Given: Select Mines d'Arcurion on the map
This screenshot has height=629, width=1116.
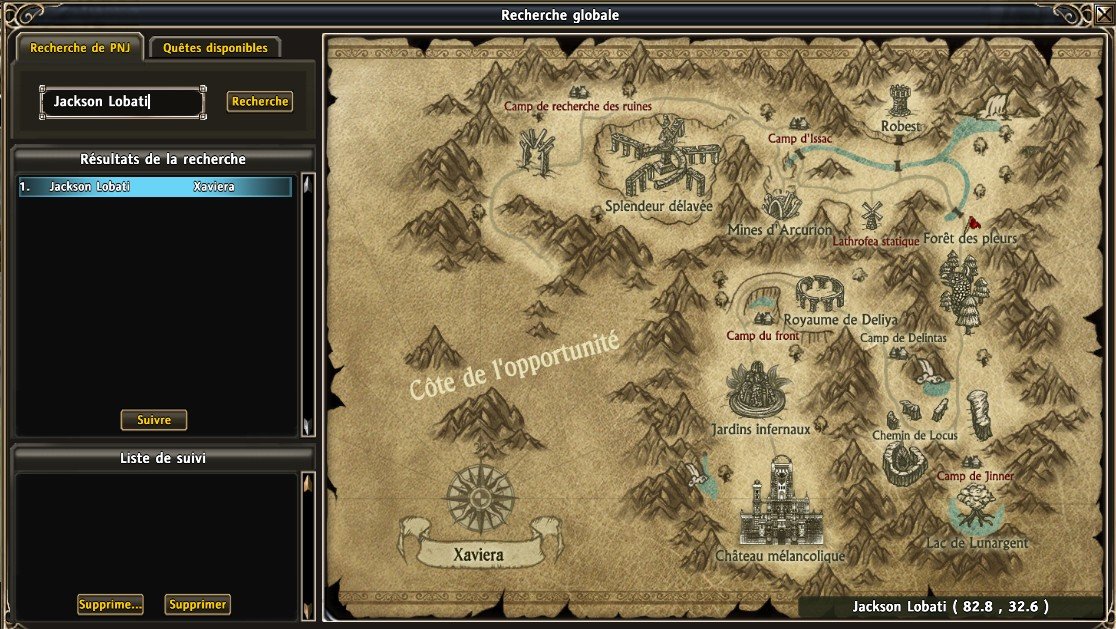Looking at the screenshot, I should (x=781, y=204).
